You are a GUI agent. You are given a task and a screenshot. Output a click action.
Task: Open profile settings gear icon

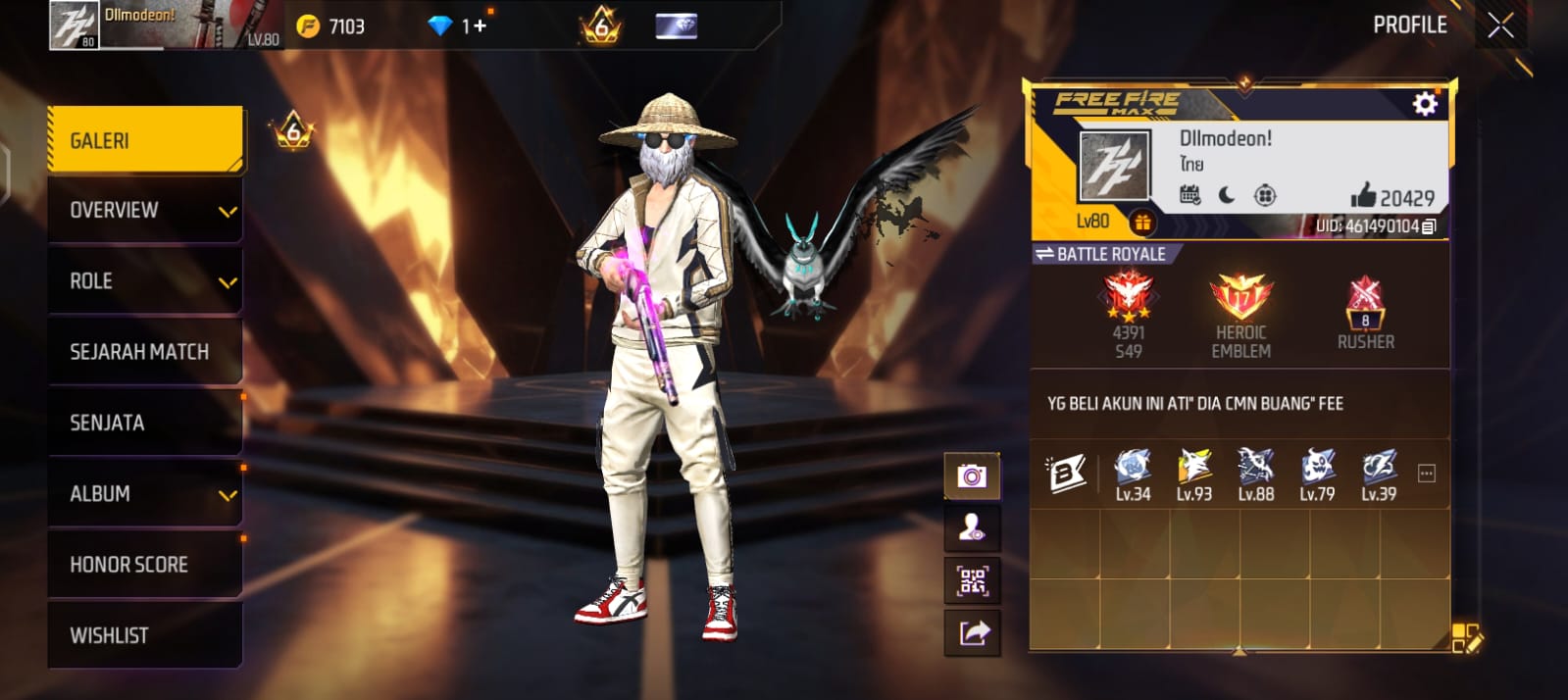(x=1425, y=104)
